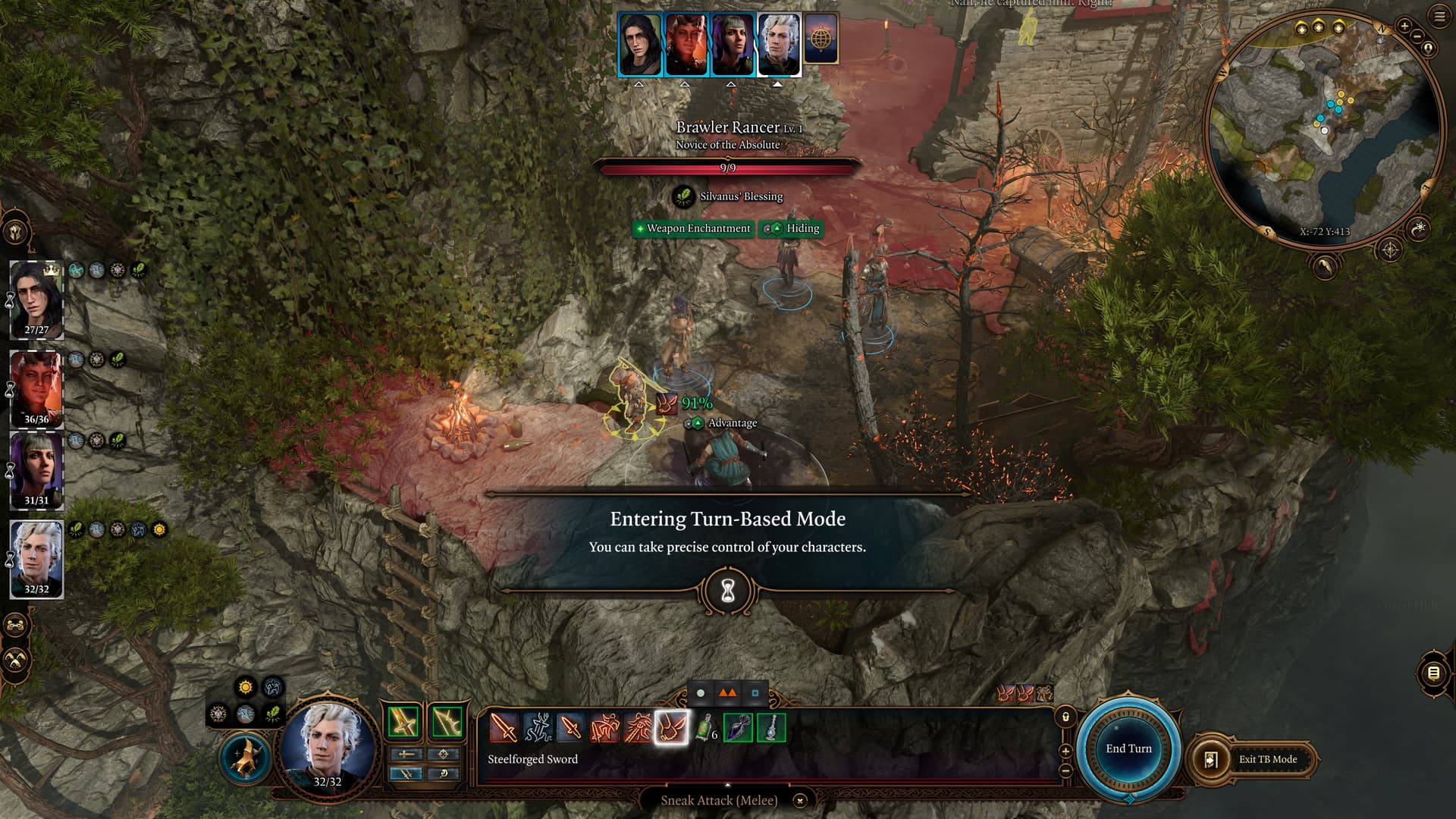Select the dark-haired party portrait with crown
This screenshot has height=819, width=1456.
[x=36, y=299]
